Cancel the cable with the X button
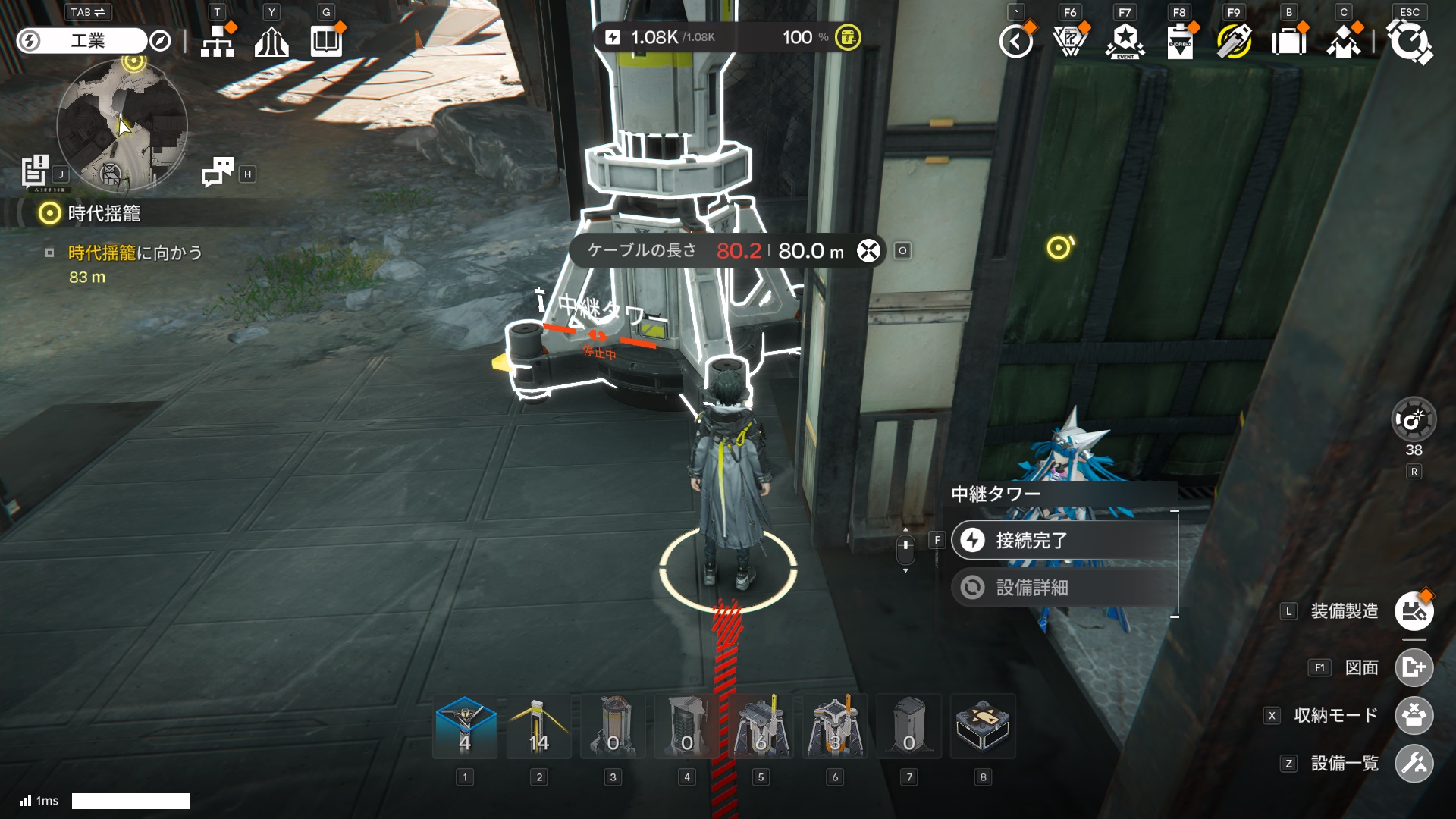The width and height of the screenshot is (1456, 819). coord(868,251)
